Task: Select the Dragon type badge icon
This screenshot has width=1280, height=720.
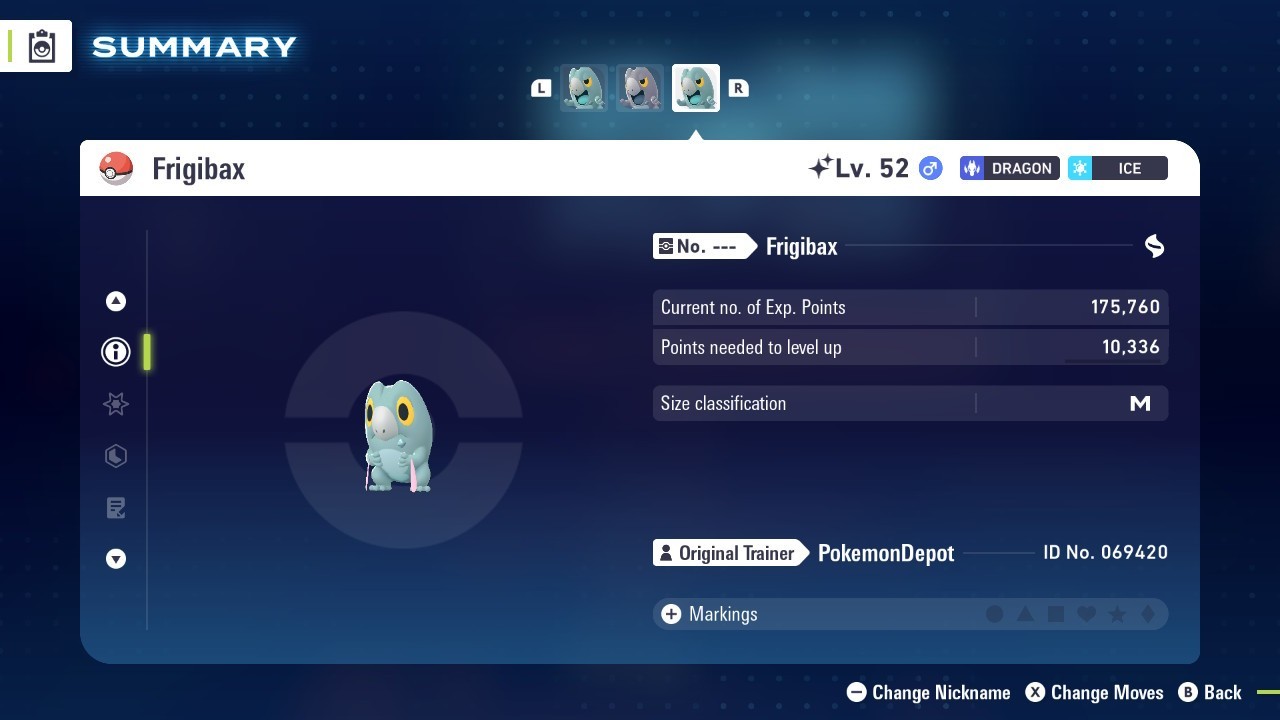Action: [1008, 168]
